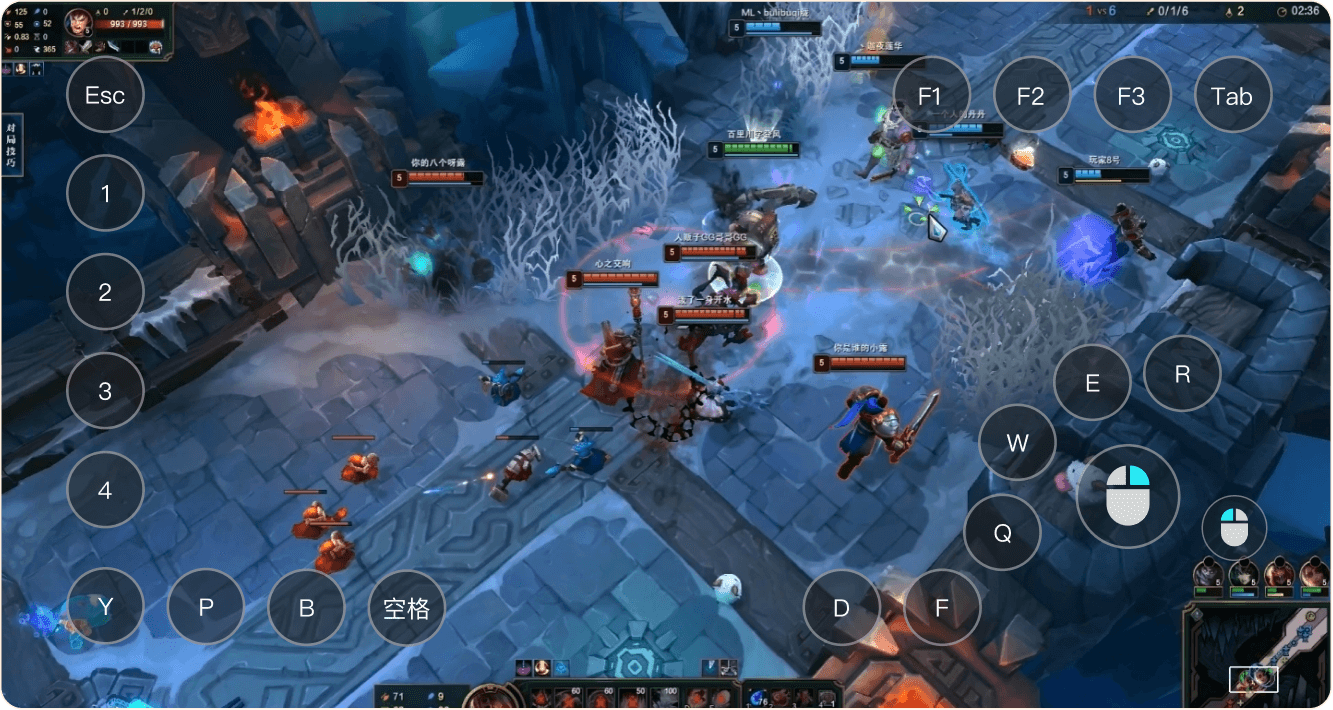The width and height of the screenshot is (1333, 710).
Task: Tap the 空格 spacebar button
Action: pyautogui.click(x=407, y=608)
